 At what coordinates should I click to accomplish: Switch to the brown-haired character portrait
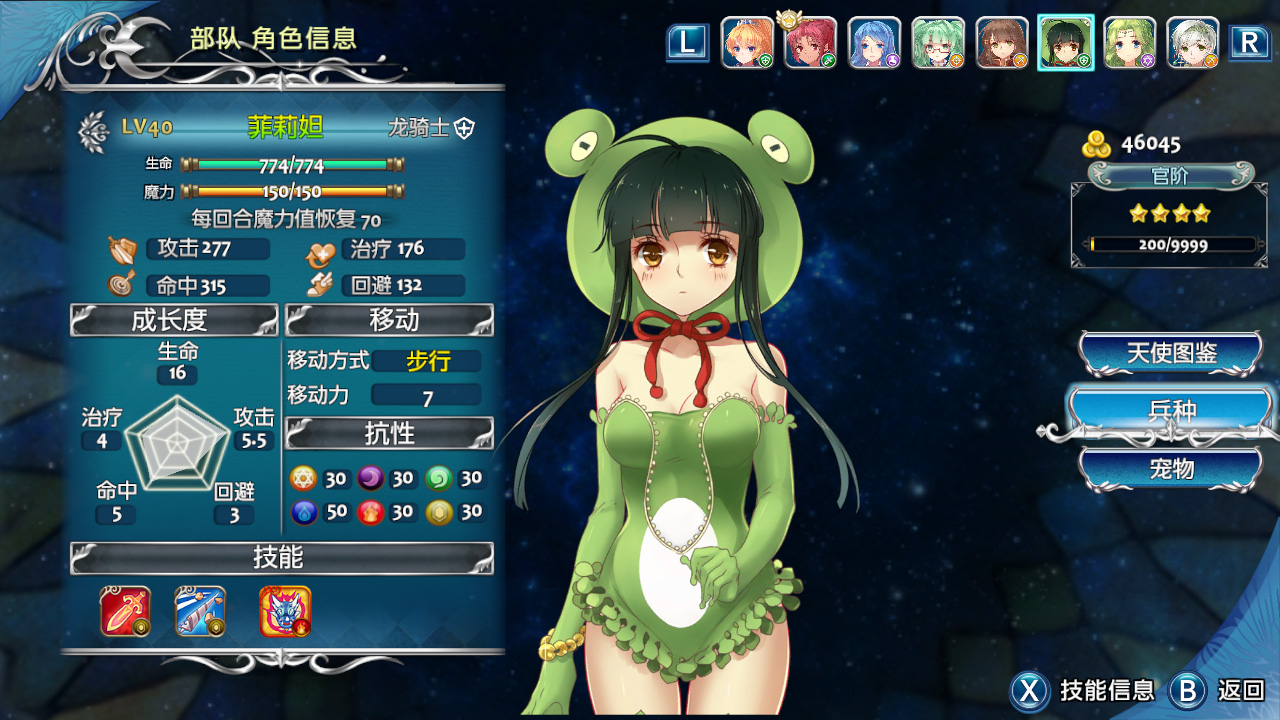tap(1002, 43)
